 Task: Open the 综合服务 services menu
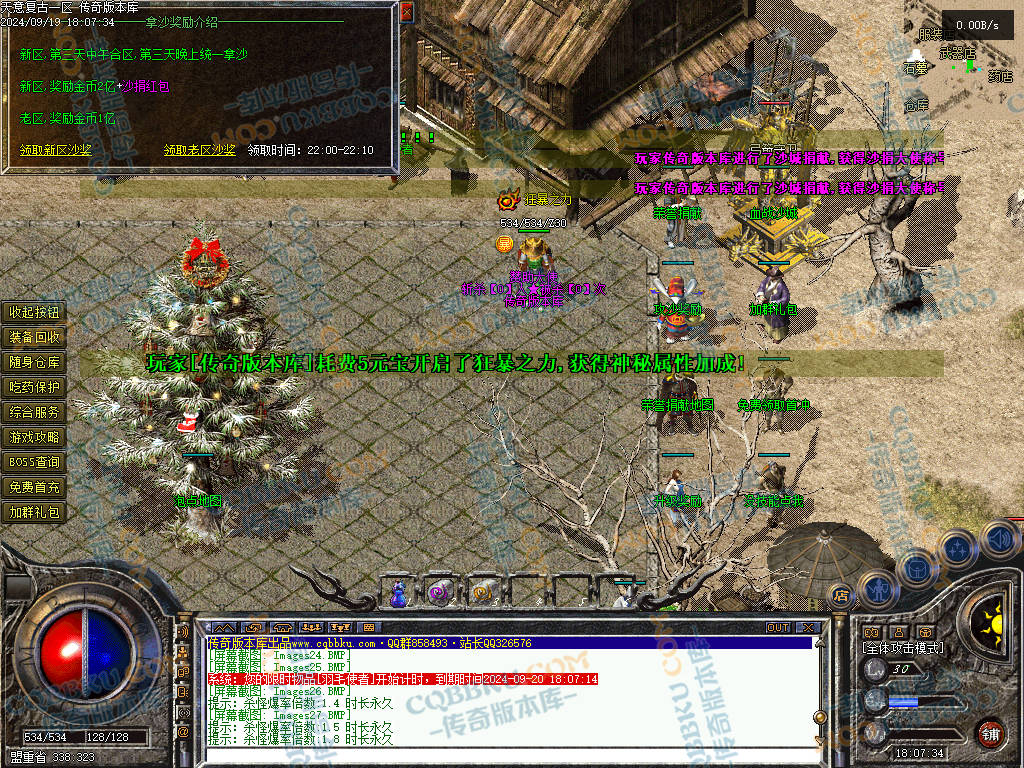point(35,412)
